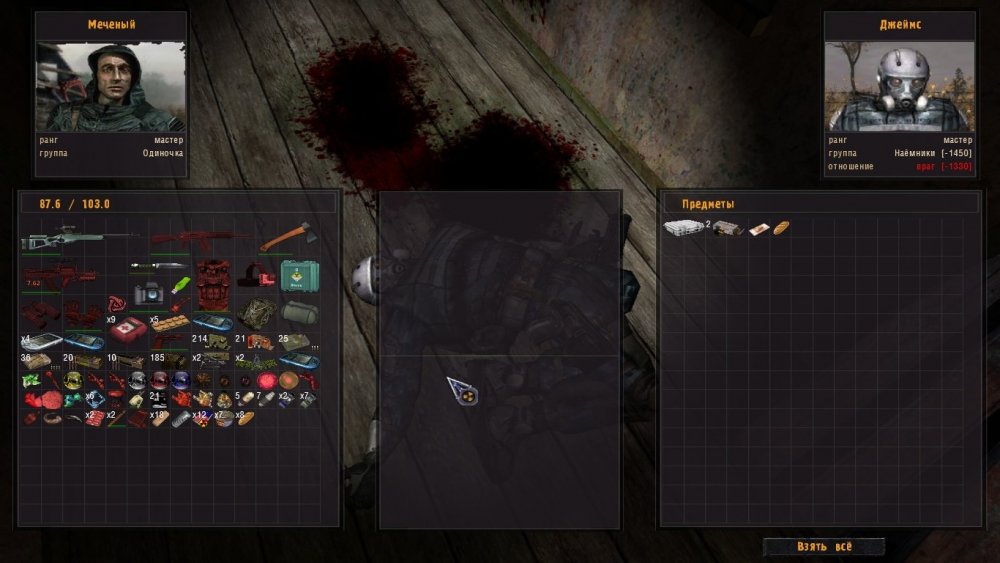This screenshot has height=563, width=1000.
Task: Click the Меченый player portrait
Action: point(111,87)
